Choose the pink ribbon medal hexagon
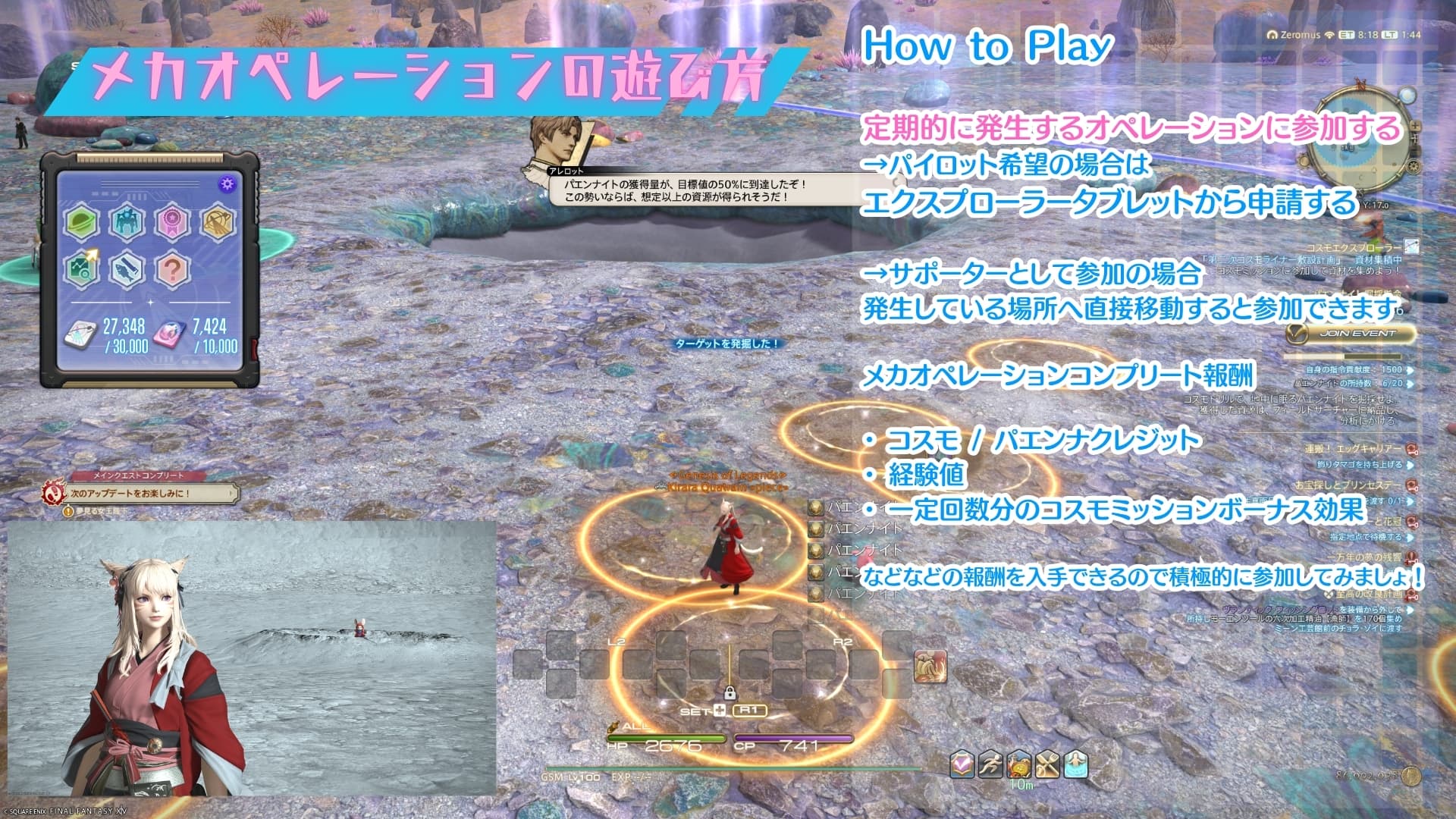 pos(172,223)
